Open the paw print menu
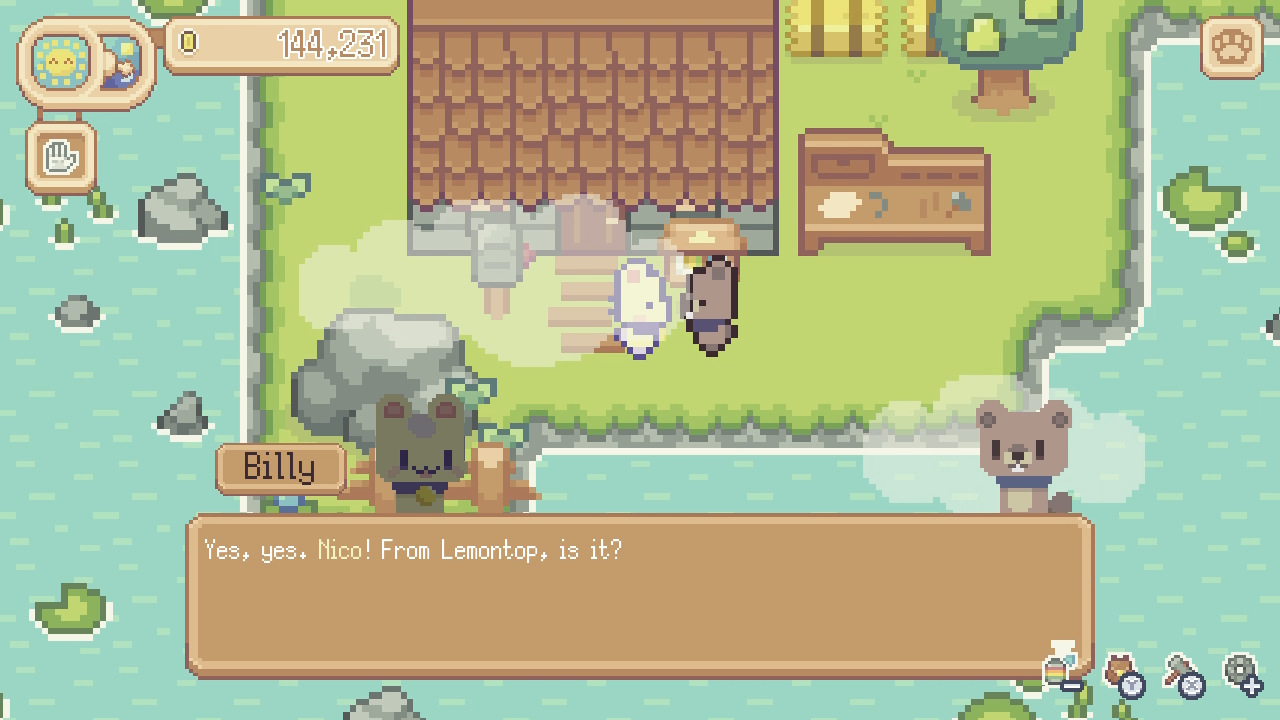The width and height of the screenshot is (1280, 720). click(1232, 48)
